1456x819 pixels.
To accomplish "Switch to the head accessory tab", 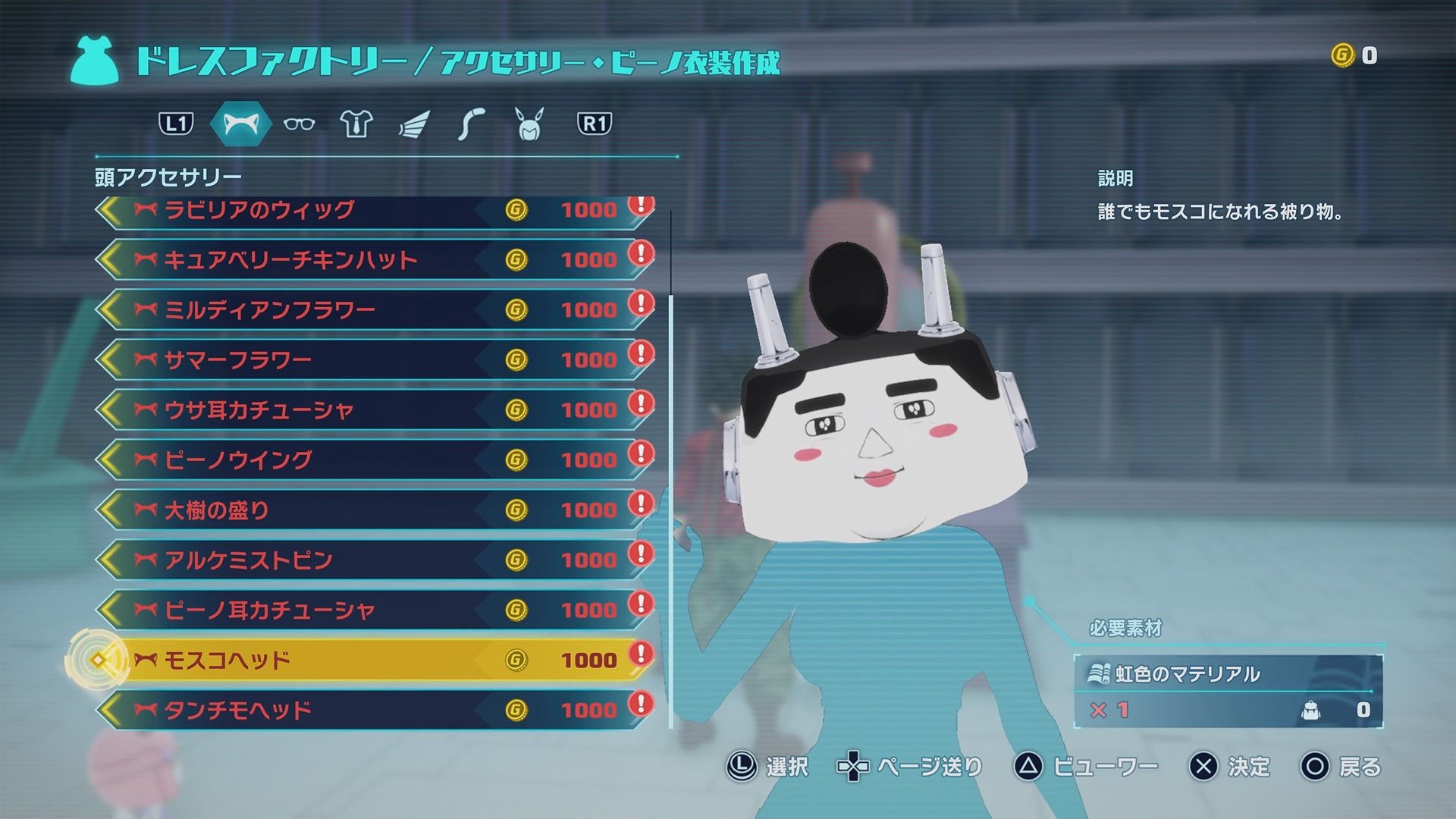I will coord(240,124).
